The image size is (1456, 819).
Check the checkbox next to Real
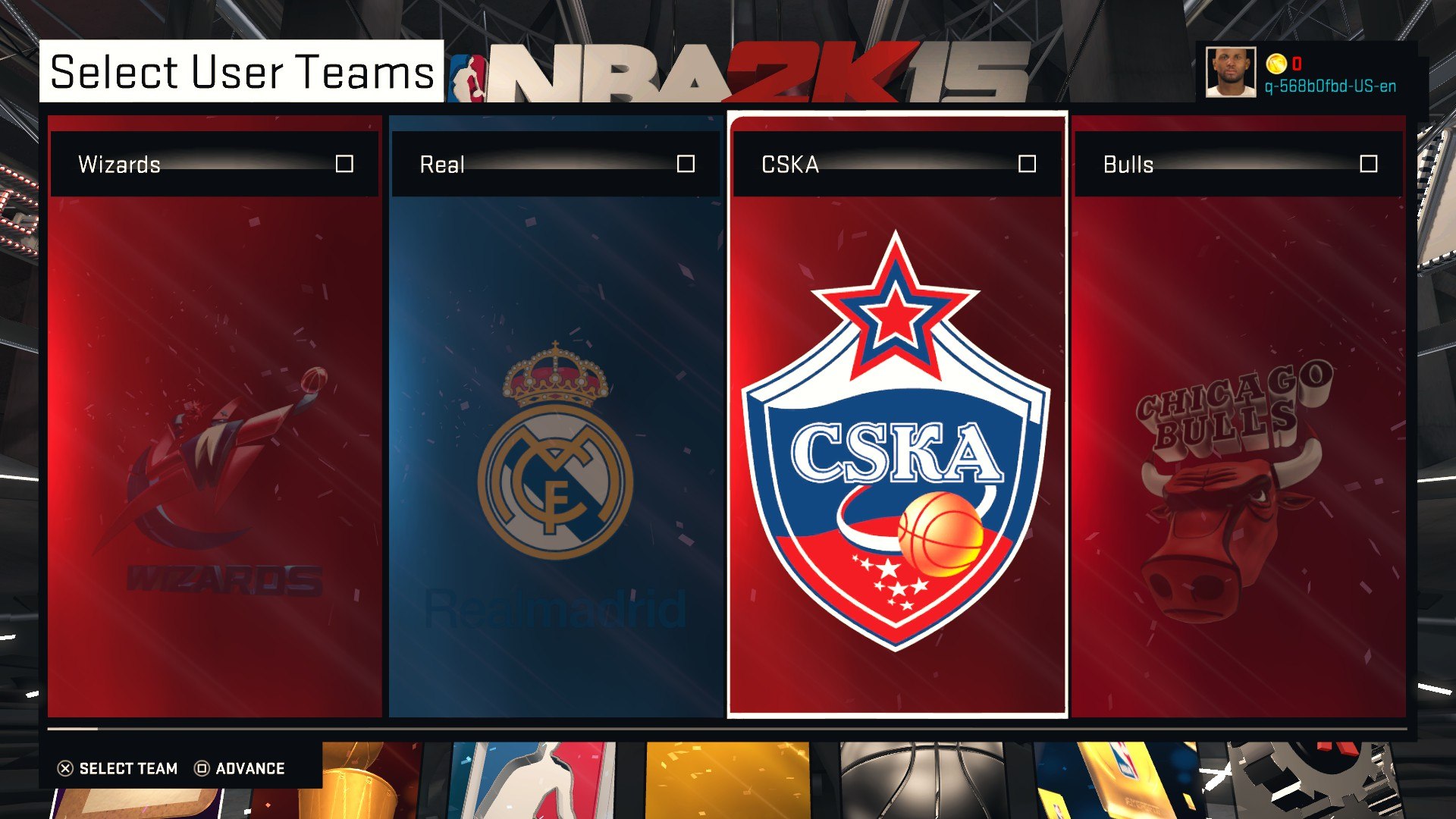[687, 164]
